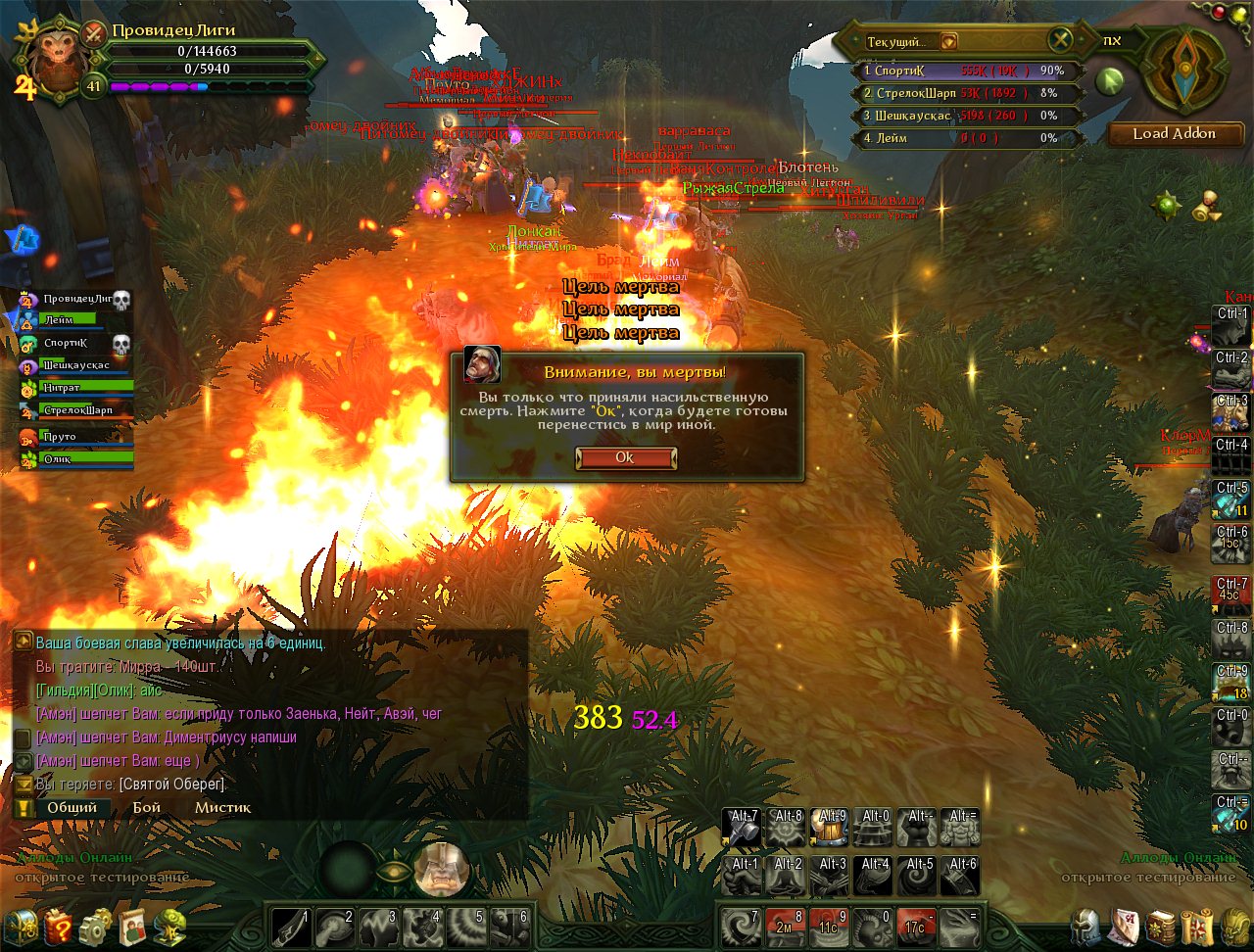
Task: Open the Текущий dropdown in damage meter
Action: click(948, 42)
